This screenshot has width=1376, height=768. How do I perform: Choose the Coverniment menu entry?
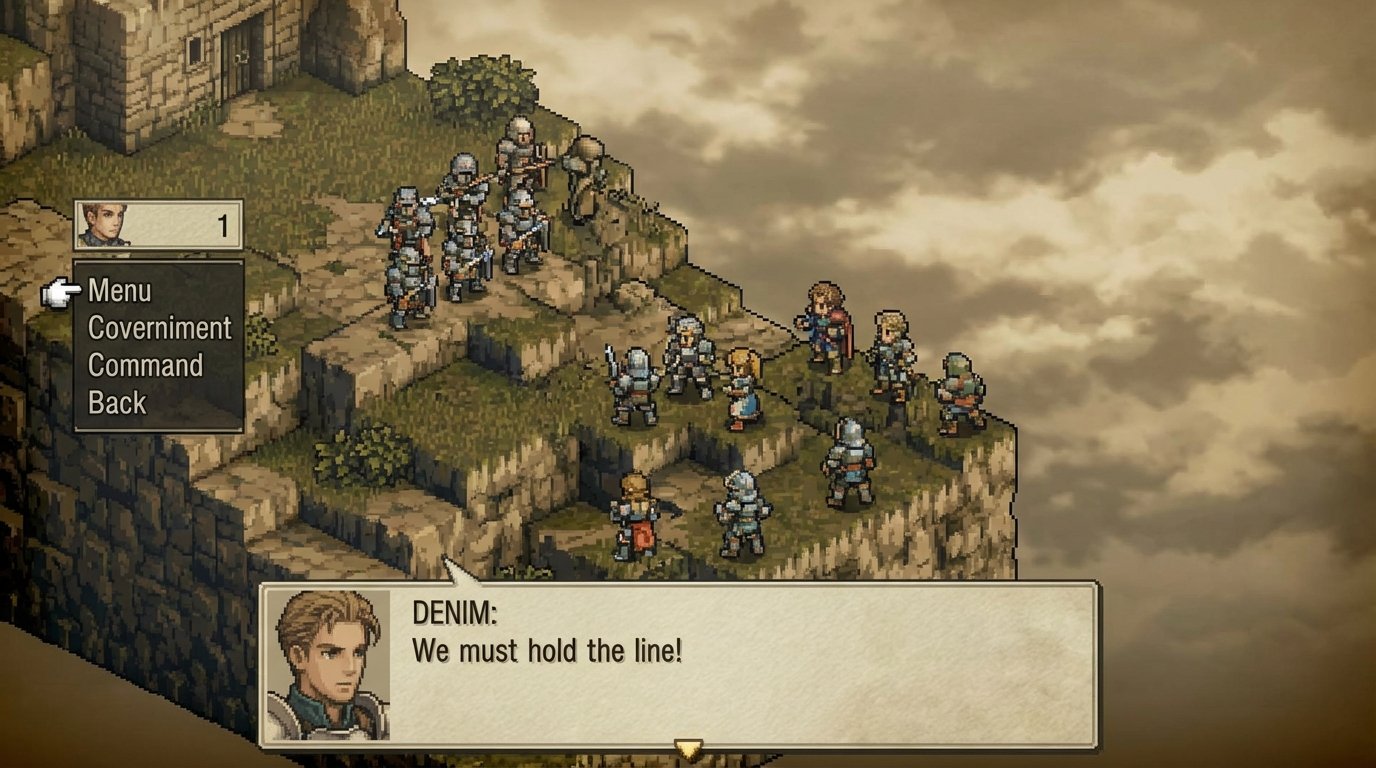(158, 328)
